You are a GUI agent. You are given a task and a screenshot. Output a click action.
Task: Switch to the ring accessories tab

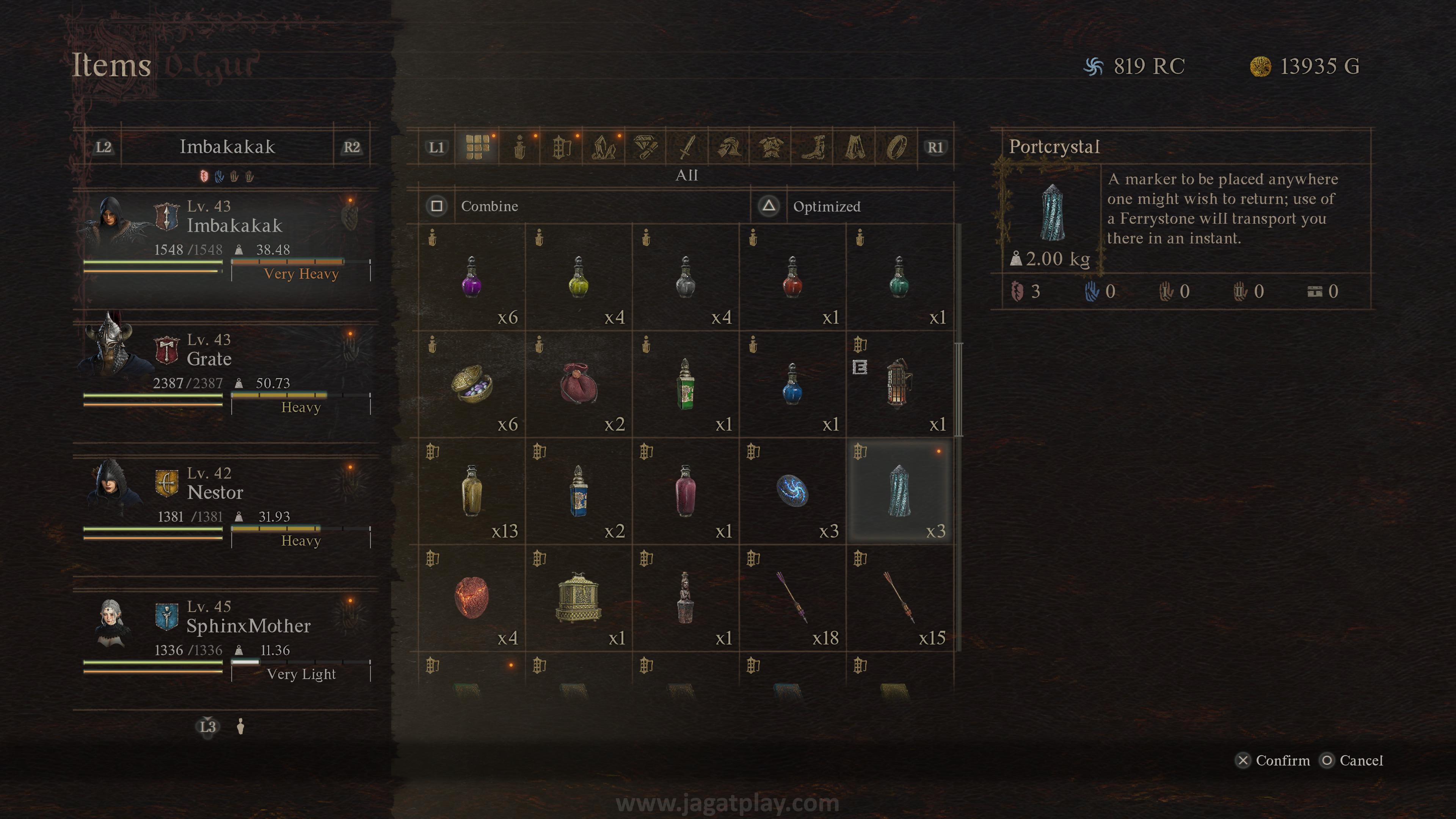click(896, 147)
